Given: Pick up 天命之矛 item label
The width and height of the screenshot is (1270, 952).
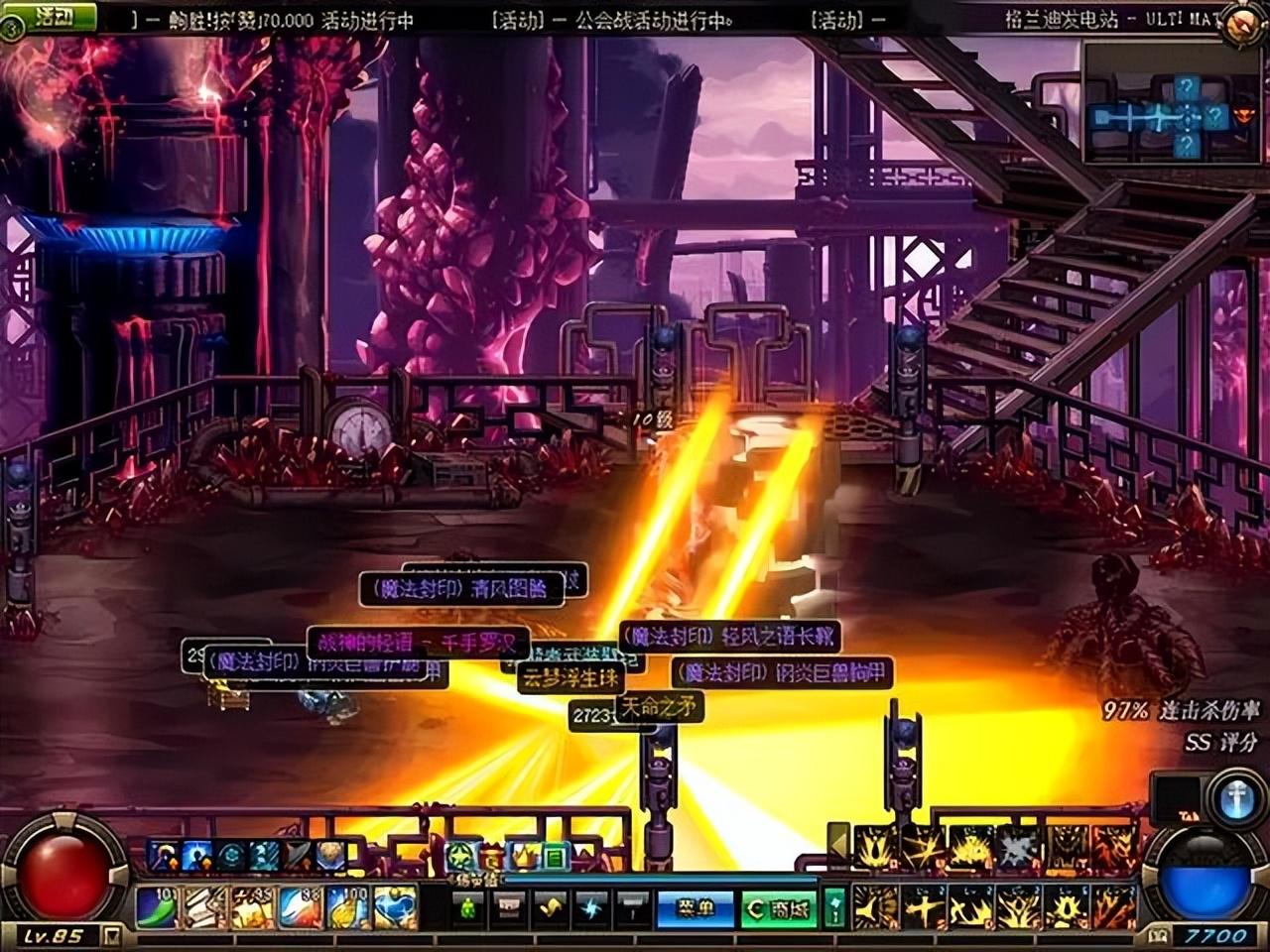Looking at the screenshot, I should (x=659, y=706).
